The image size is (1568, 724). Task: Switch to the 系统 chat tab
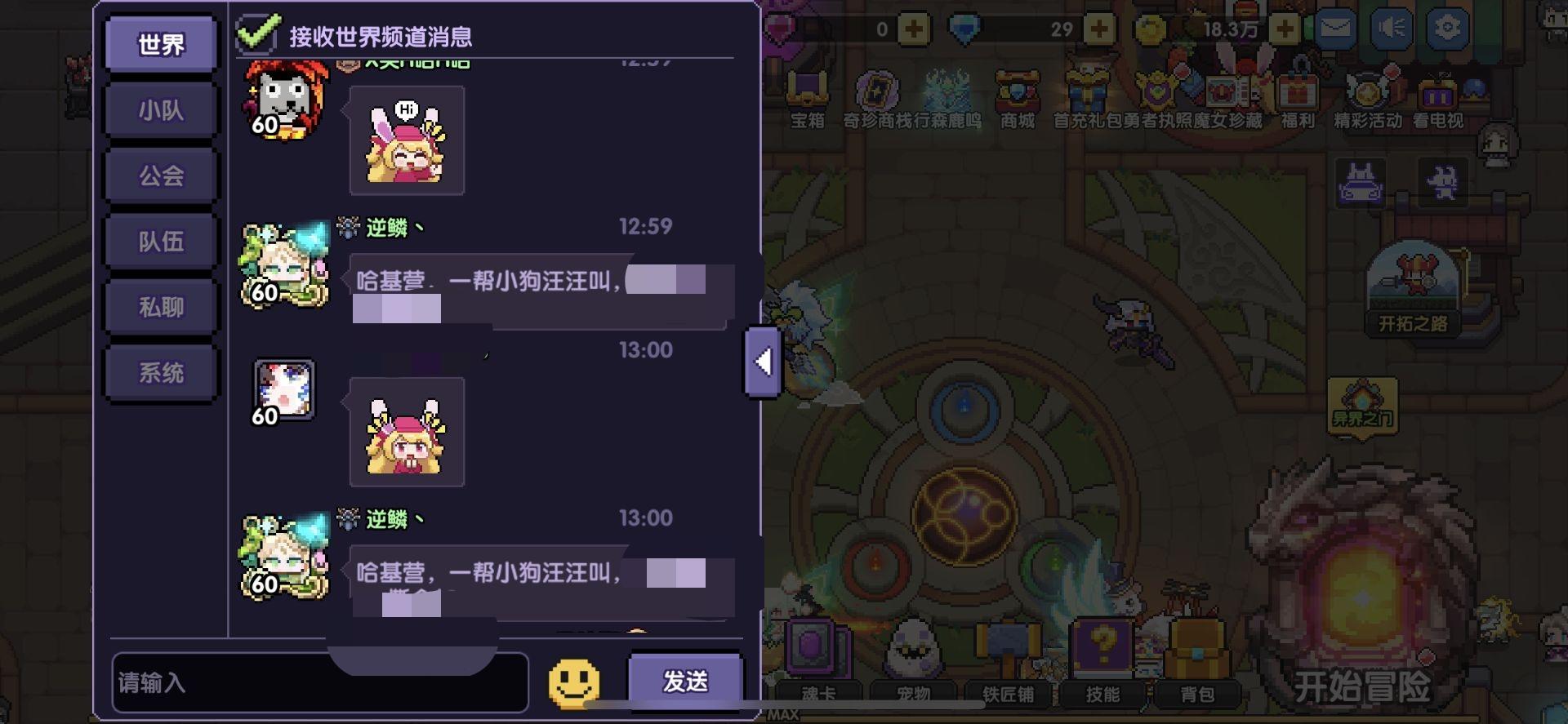160,371
